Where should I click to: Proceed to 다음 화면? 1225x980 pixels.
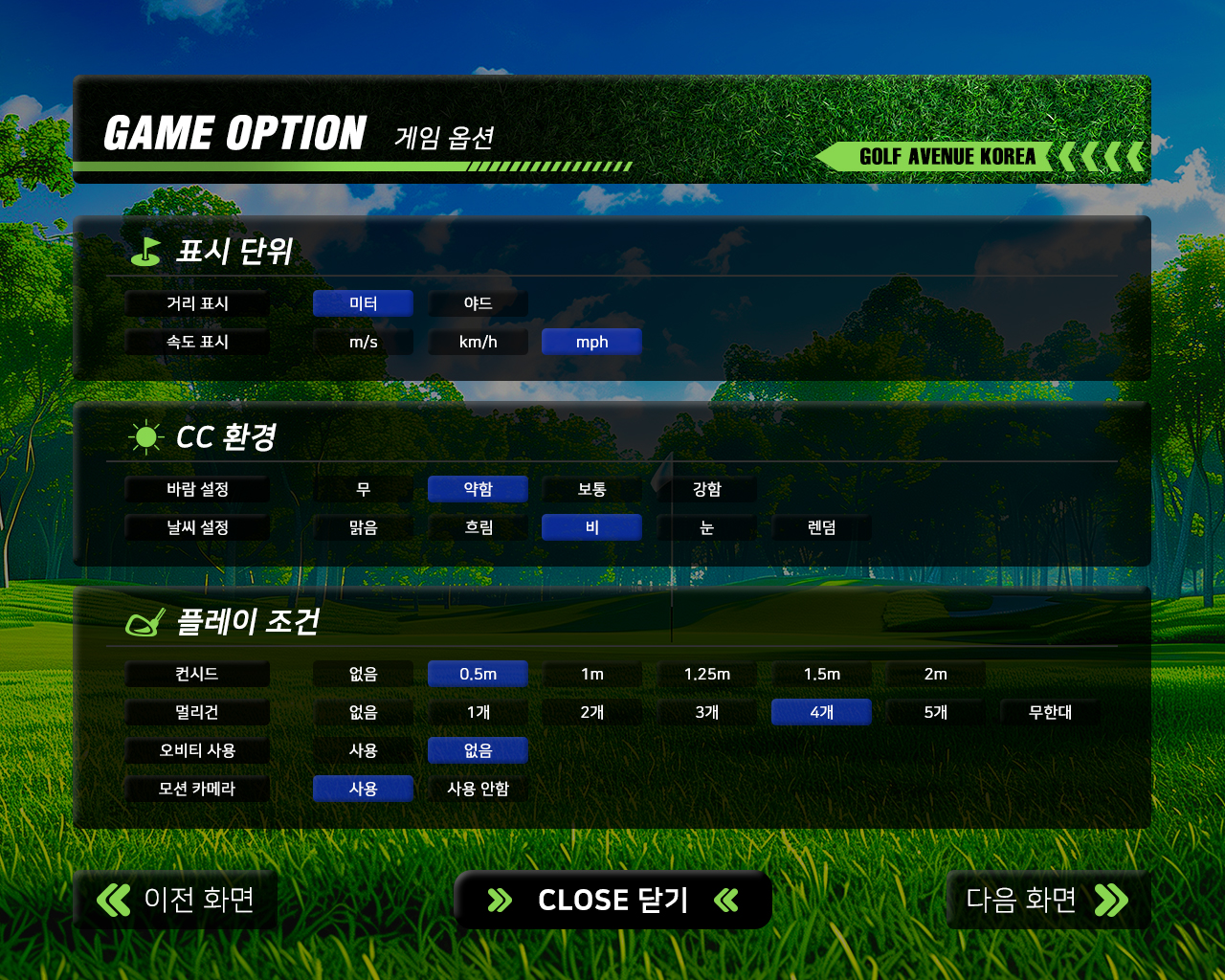[1047, 900]
